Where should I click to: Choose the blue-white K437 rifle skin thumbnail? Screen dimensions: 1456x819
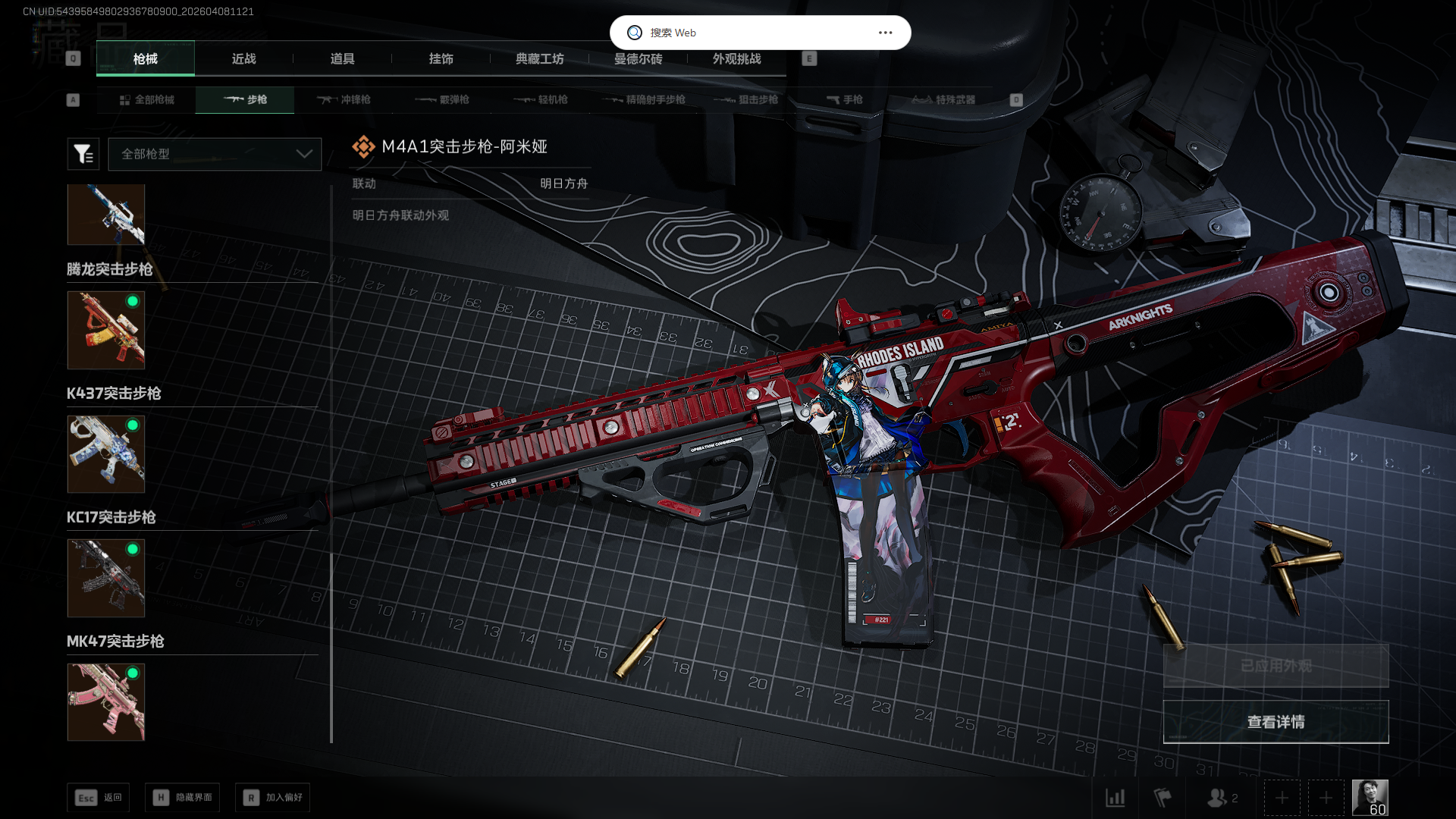[106, 454]
